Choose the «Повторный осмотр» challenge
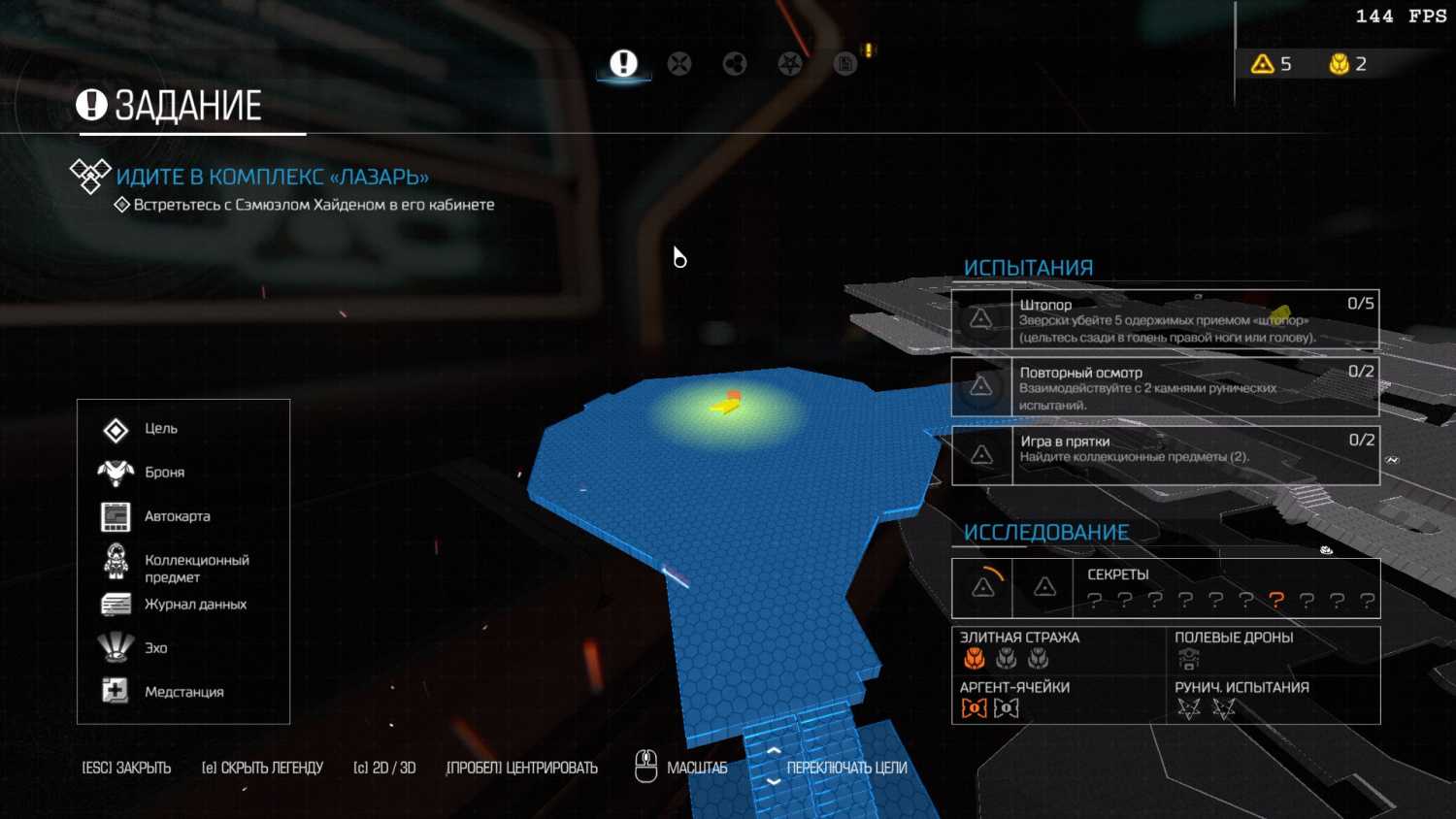Screen dimensions: 1456x819 pyautogui.click(x=1165, y=387)
